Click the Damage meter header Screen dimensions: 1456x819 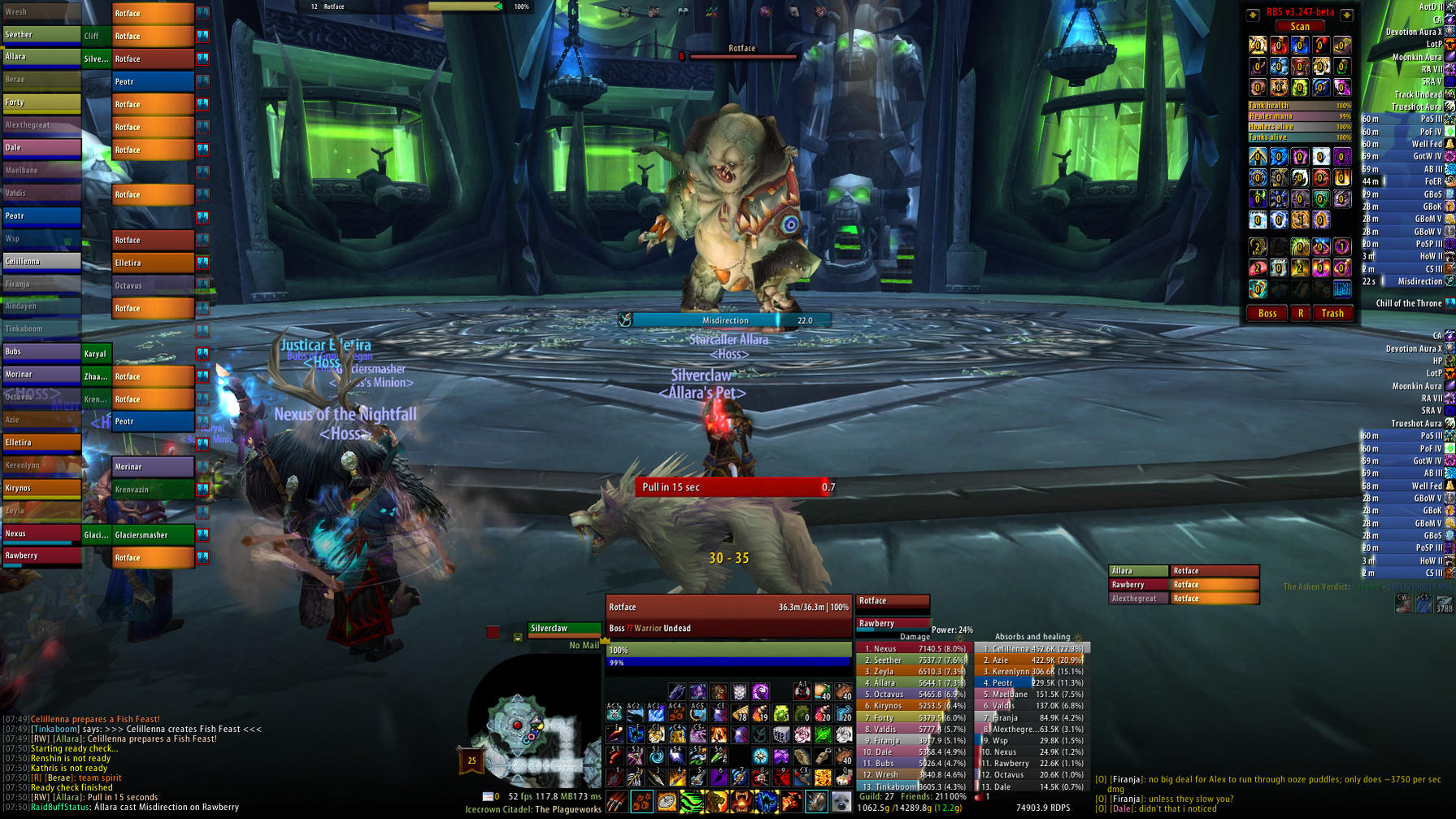914,637
